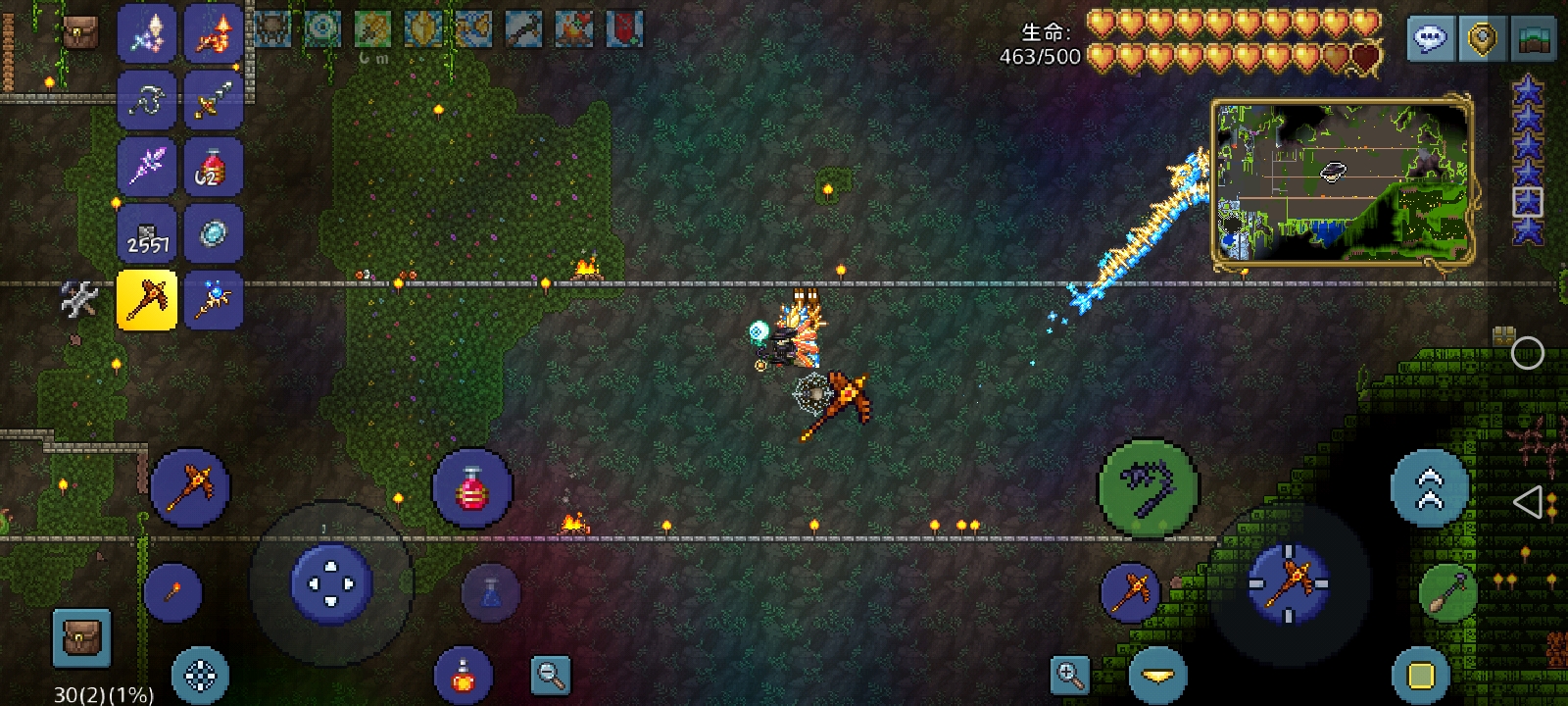Choose the block stack of 2557
Viewport: 1568px width, 706px height.
tap(147, 233)
